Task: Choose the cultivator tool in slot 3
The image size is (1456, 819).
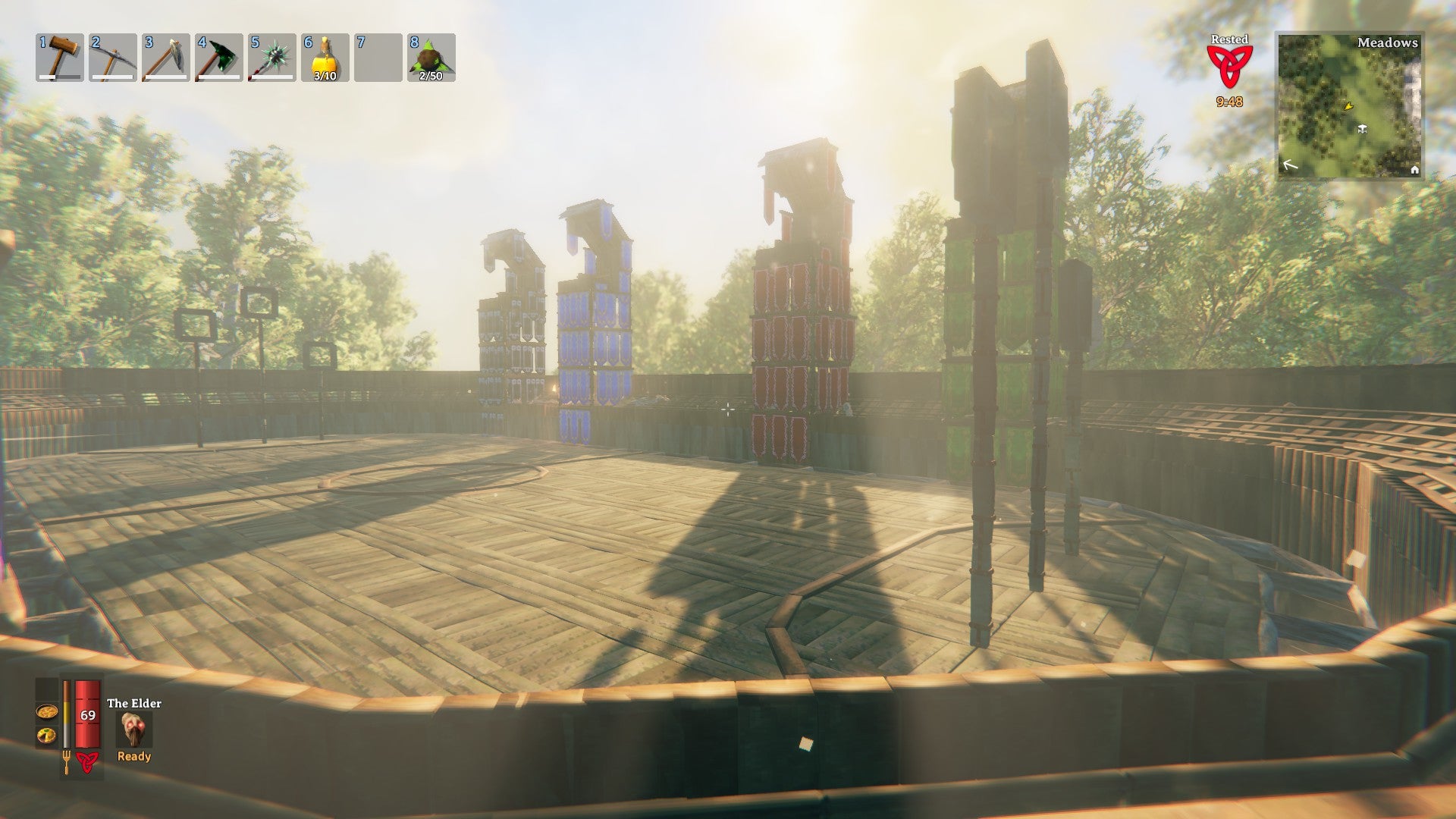Action: point(166,58)
